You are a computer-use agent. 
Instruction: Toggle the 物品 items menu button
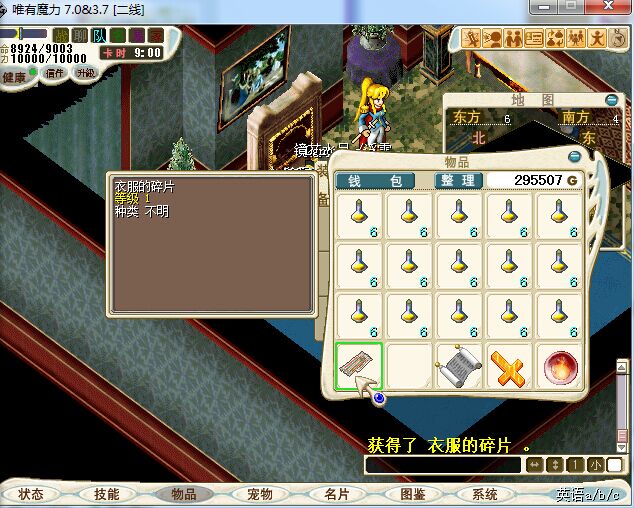click(x=183, y=494)
